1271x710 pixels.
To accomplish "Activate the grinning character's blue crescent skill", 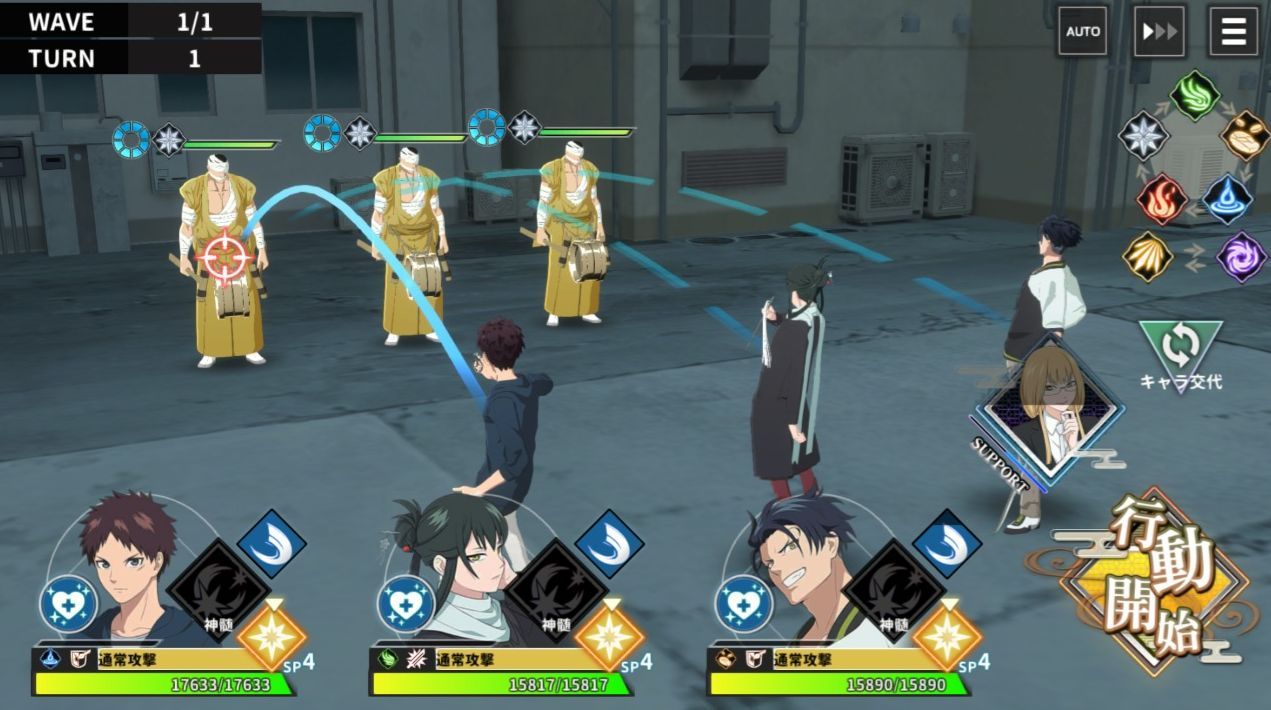I will 947,544.
